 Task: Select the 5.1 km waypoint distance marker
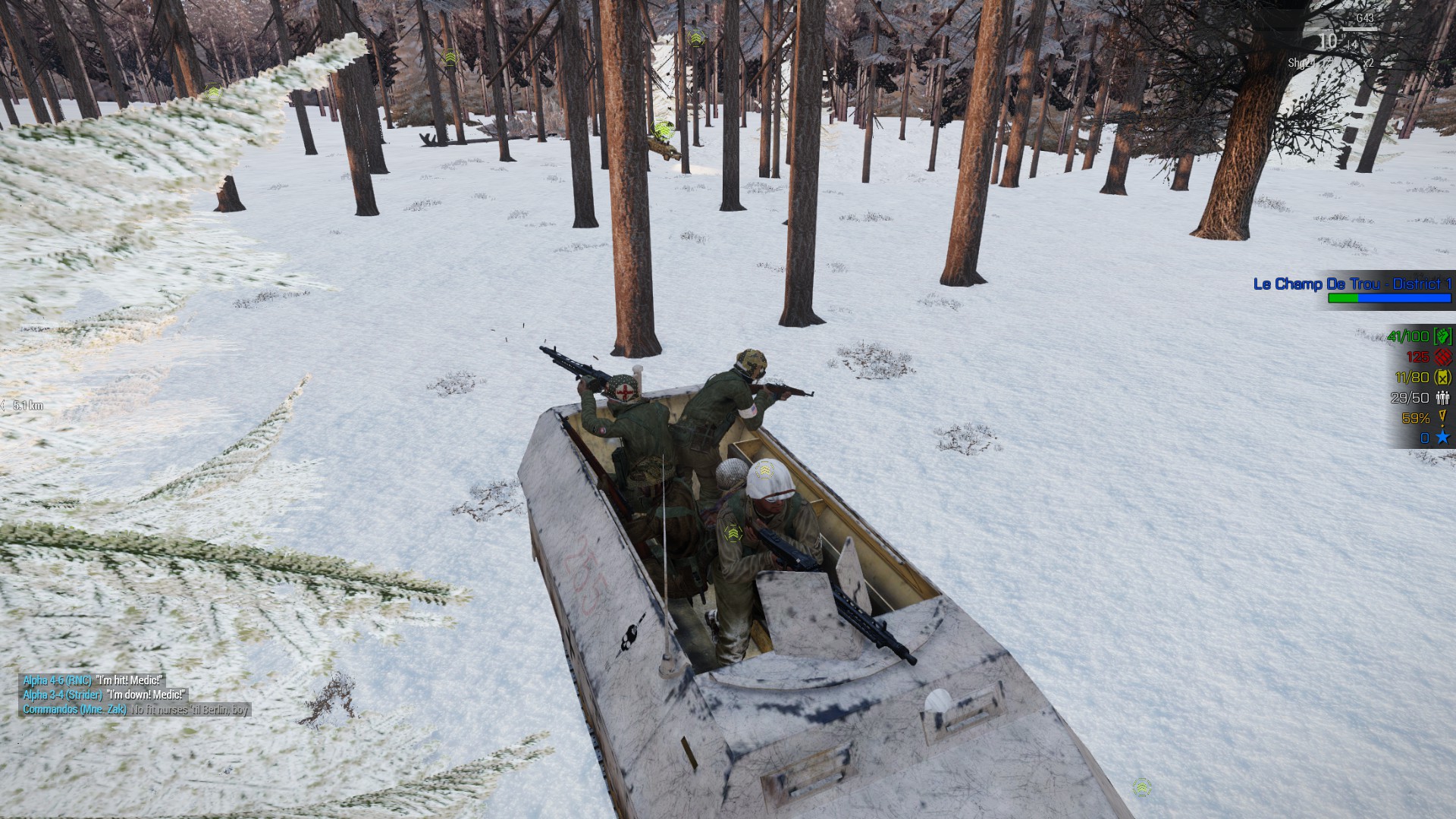tap(27, 406)
